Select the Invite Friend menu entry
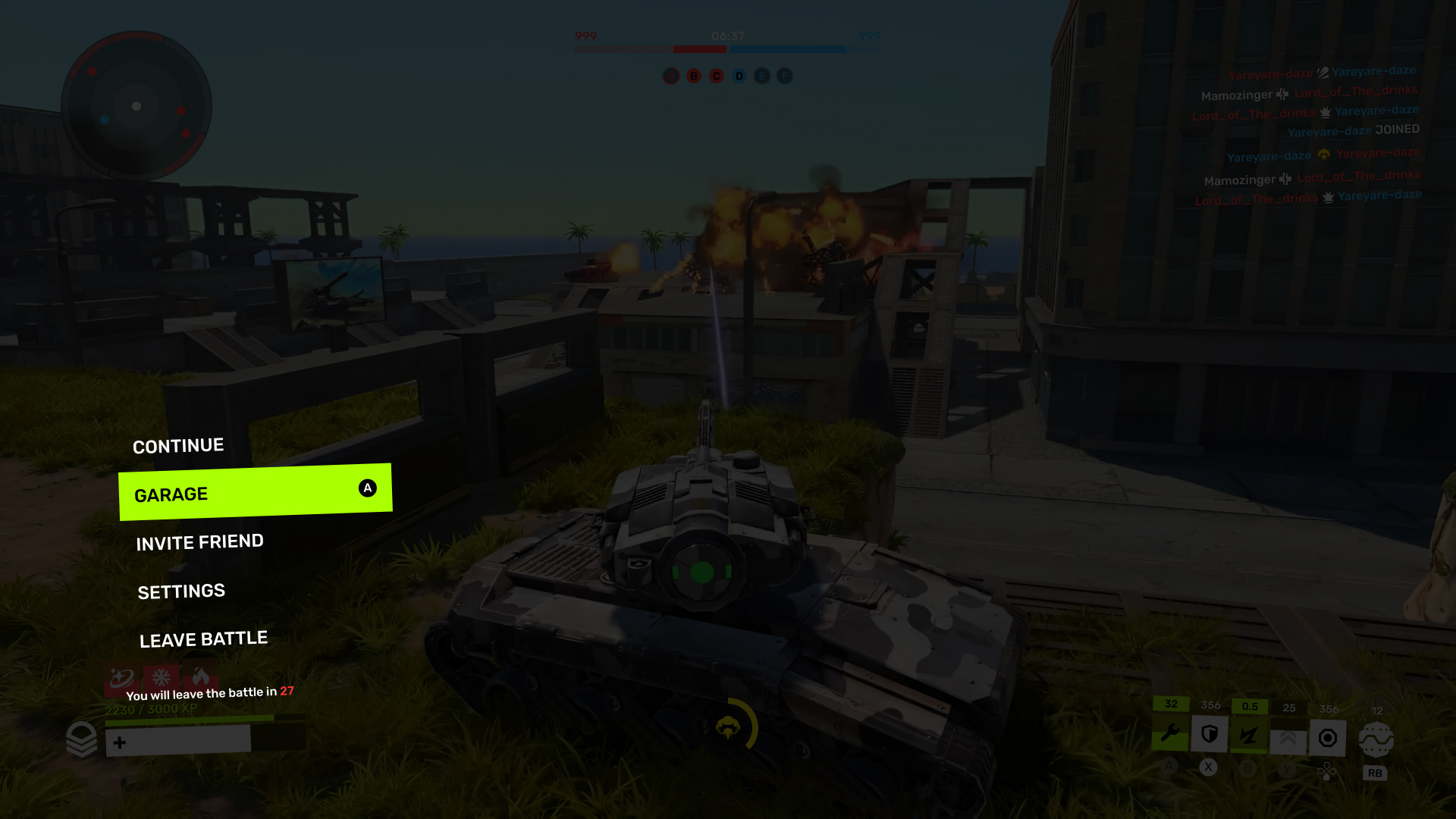The height and width of the screenshot is (819, 1456). pyautogui.click(x=199, y=542)
